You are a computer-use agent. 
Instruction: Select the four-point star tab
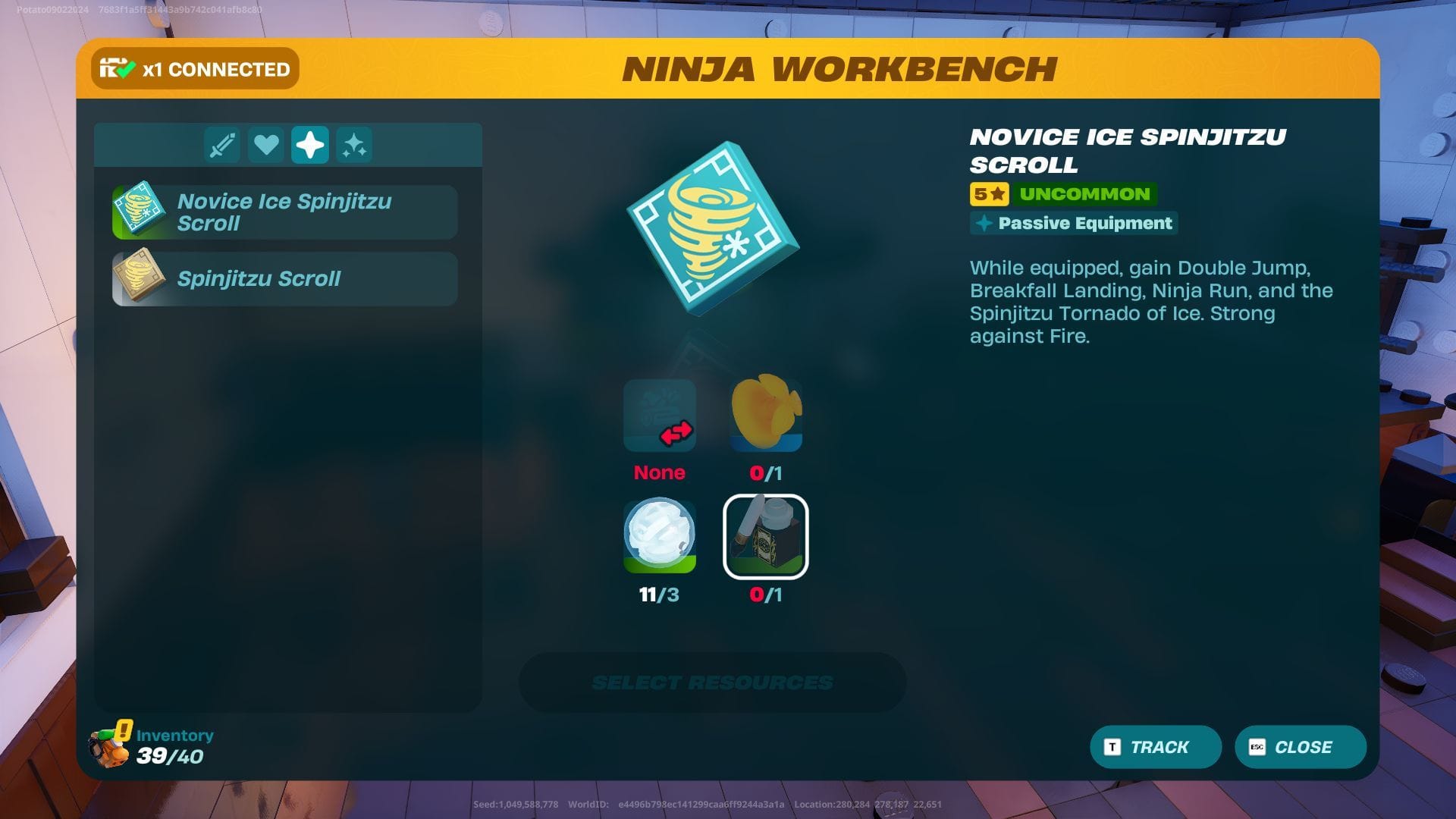point(310,145)
